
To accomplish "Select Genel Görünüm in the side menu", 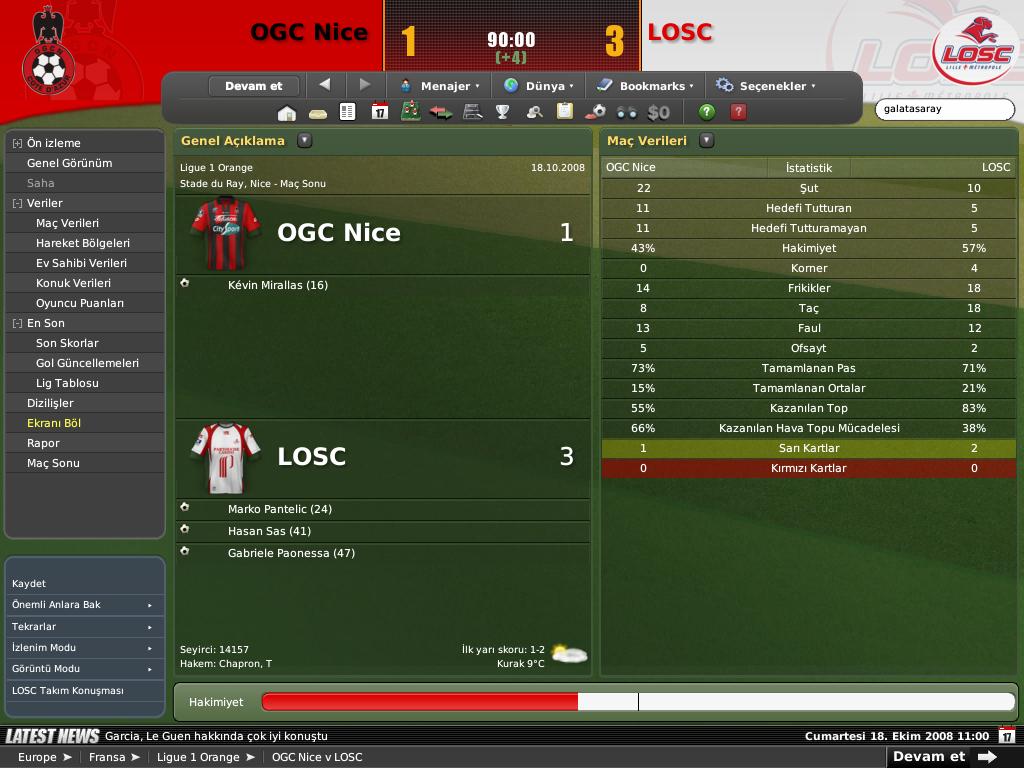I will pos(69,163).
